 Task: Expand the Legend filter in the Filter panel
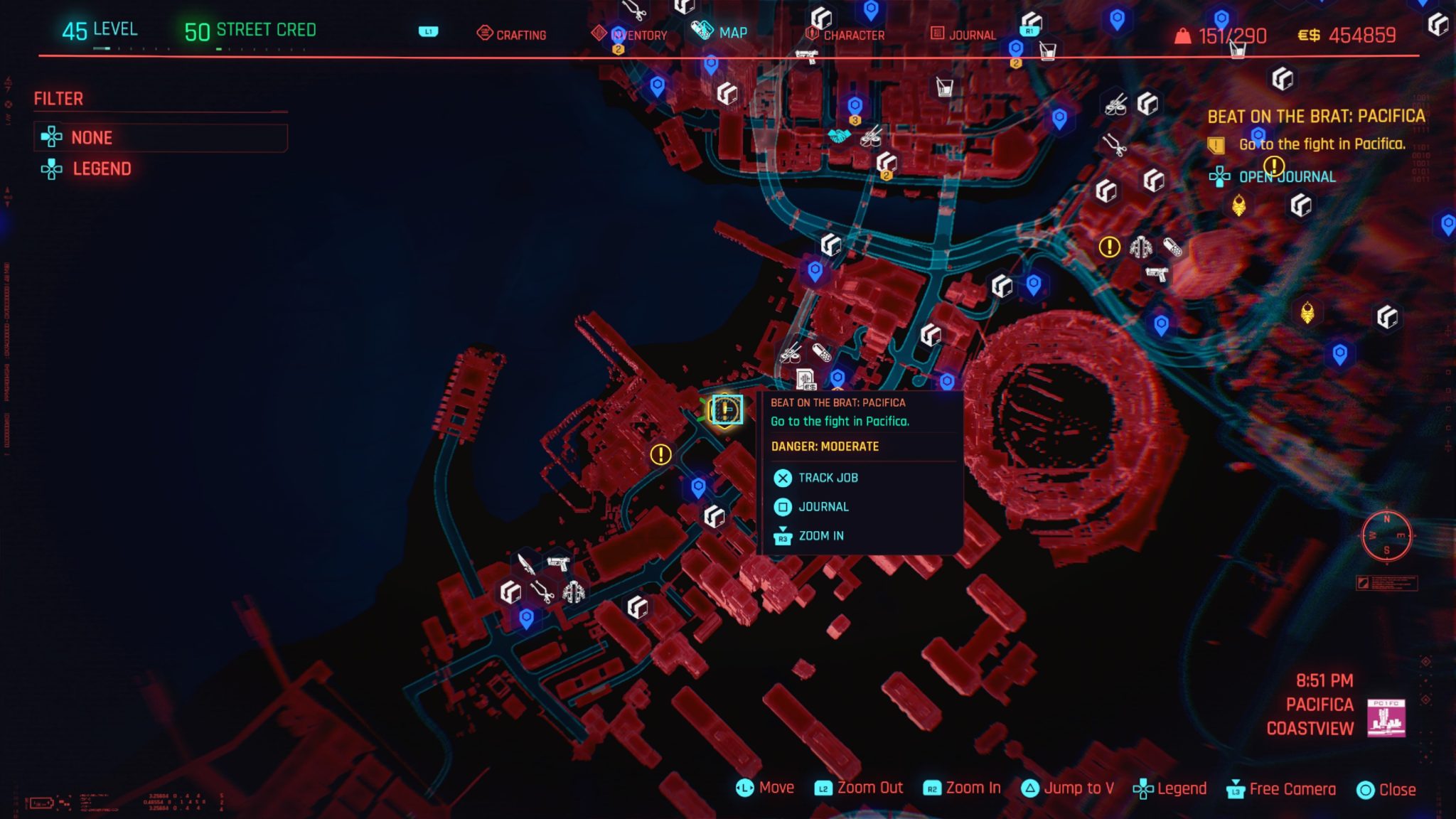point(102,168)
